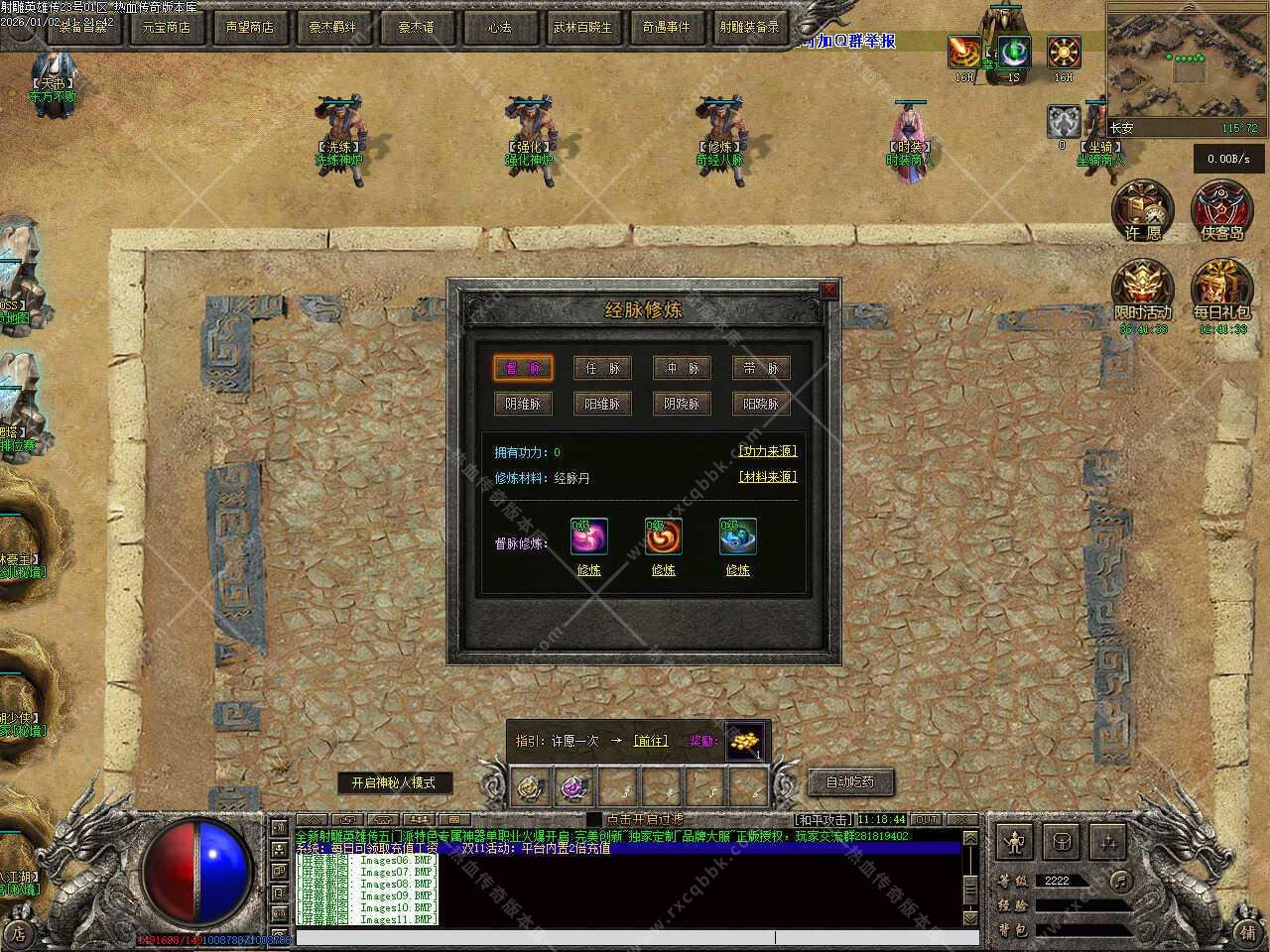Viewport: 1270px width, 952px height.
Task: Select the pink swirl meridian skill icon
Action: click(x=588, y=536)
